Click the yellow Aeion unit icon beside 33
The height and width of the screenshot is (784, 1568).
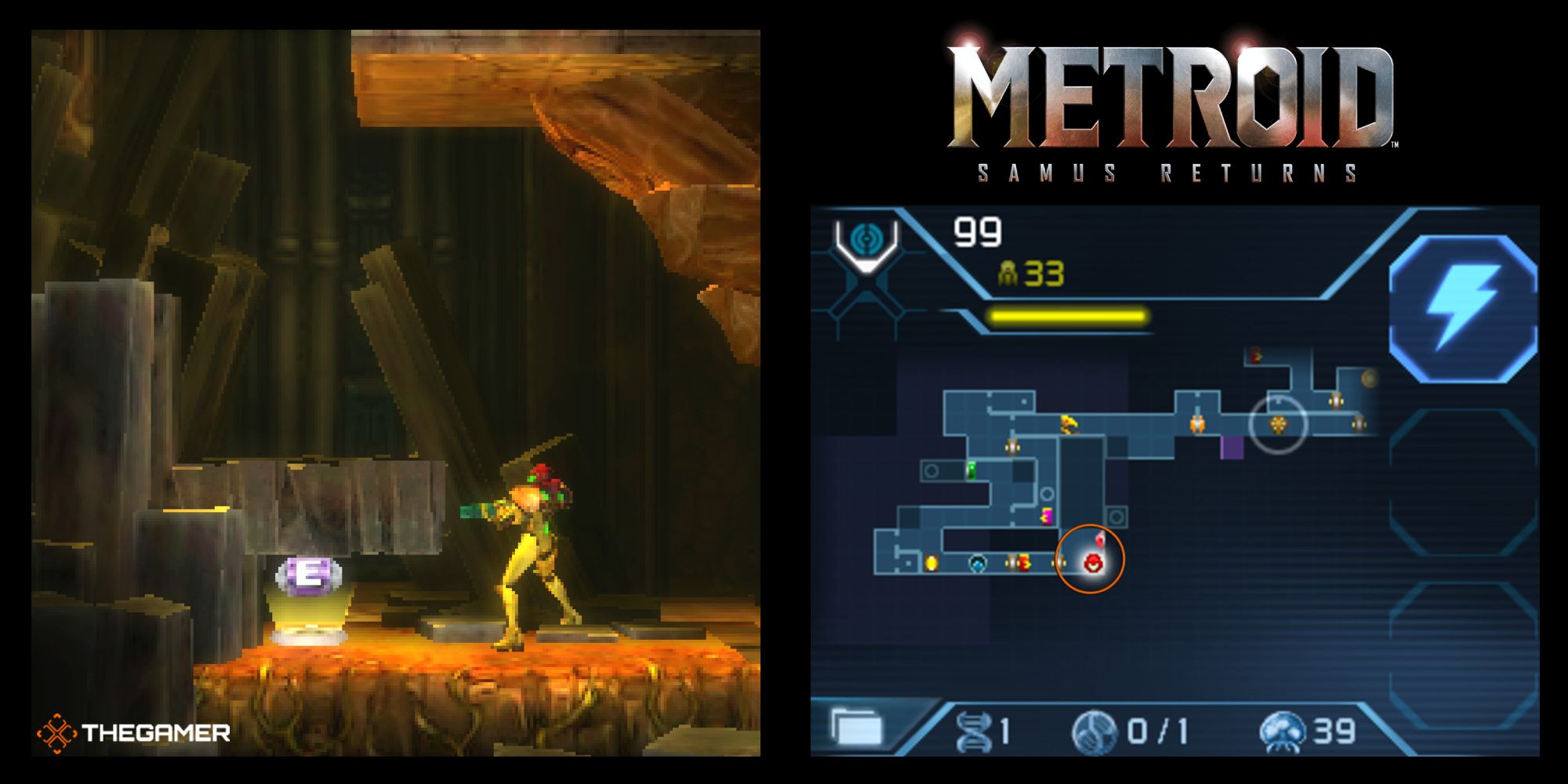(x=1007, y=272)
